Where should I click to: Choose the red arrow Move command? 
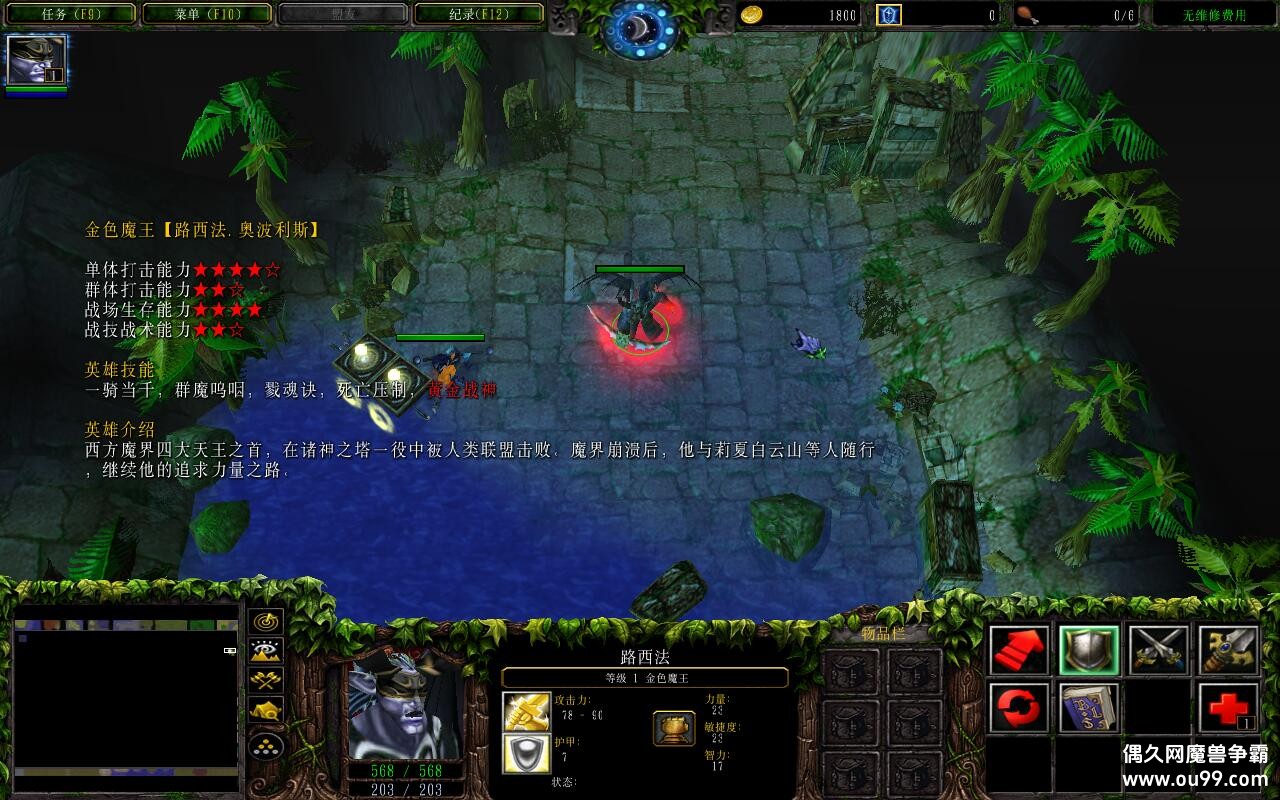click(1019, 650)
